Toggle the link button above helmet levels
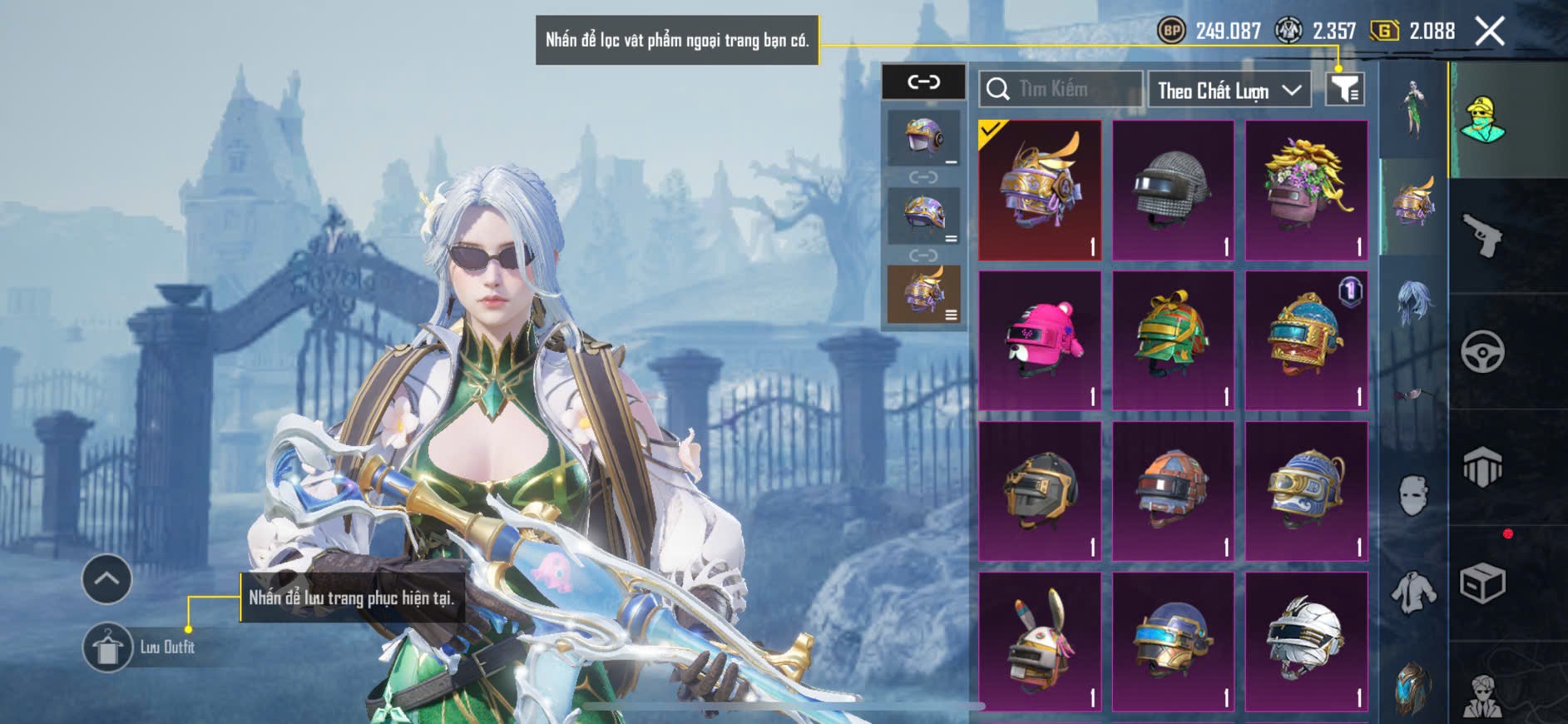The image size is (1568, 724). point(923,82)
